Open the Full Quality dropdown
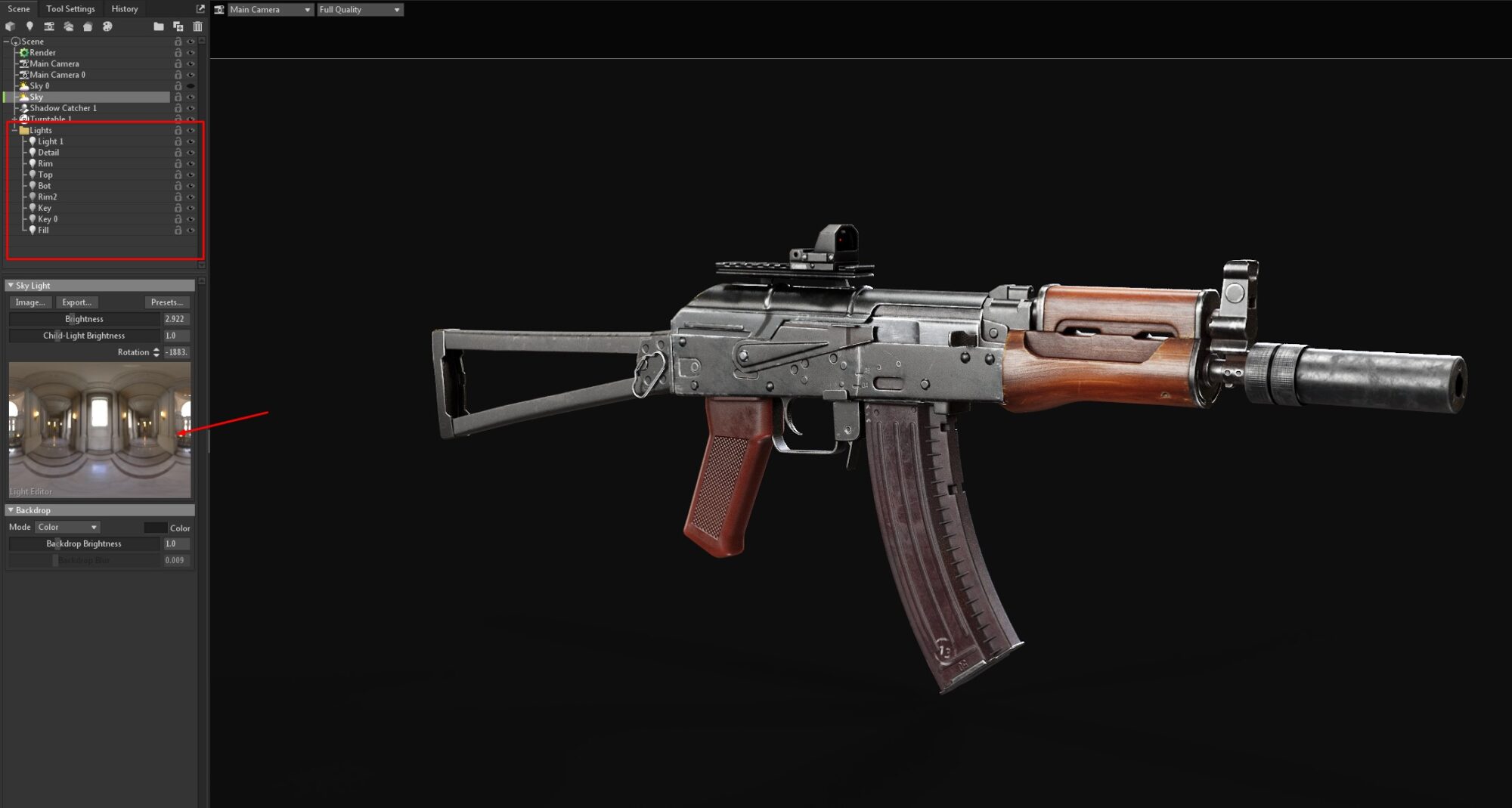Image resolution: width=1512 pixels, height=808 pixels. tap(359, 10)
